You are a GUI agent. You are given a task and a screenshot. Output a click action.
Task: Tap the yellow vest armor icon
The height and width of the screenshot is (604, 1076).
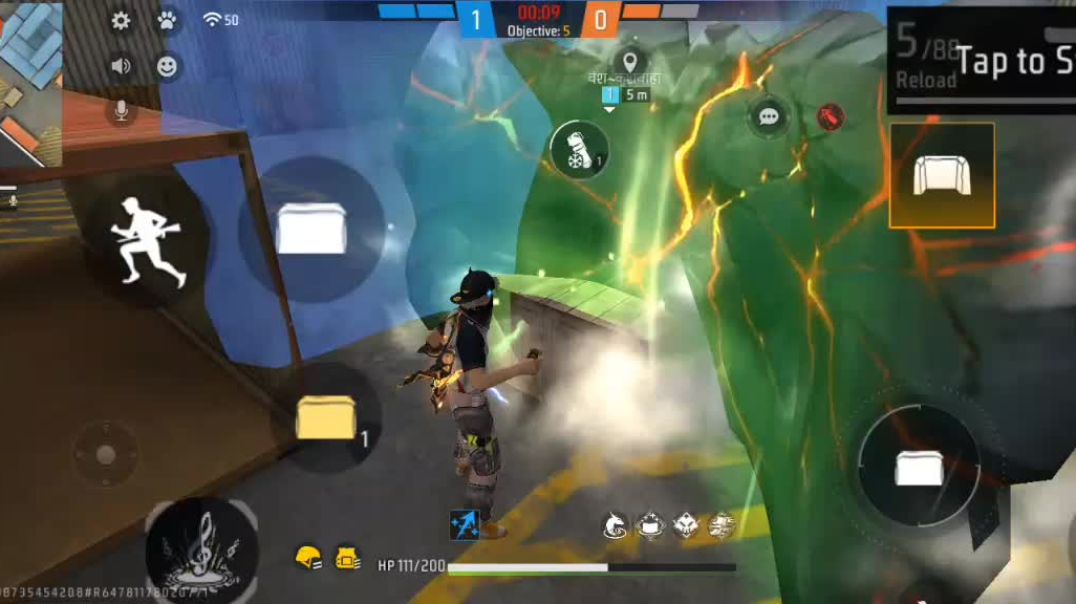(x=347, y=558)
